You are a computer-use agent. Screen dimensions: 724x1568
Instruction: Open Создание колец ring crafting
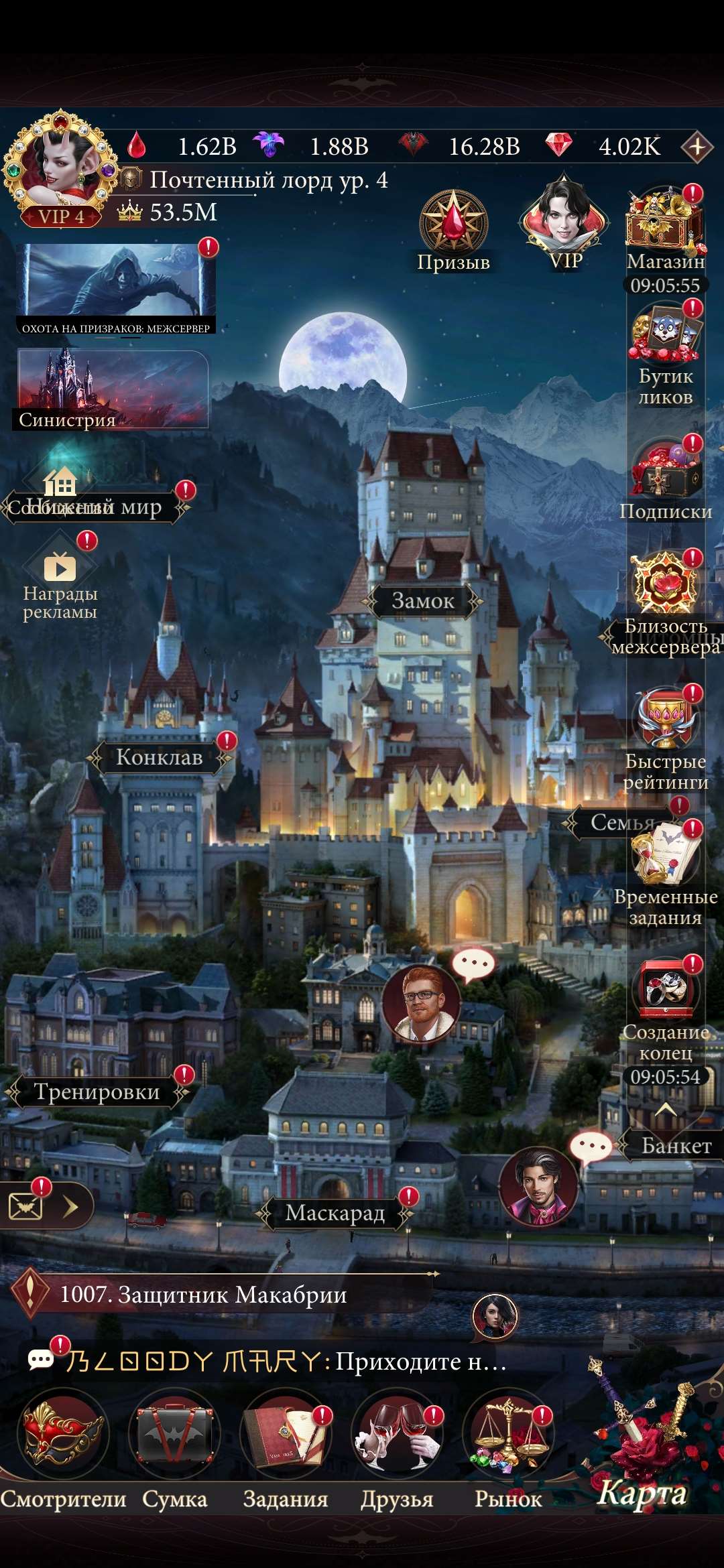[665, 990]
